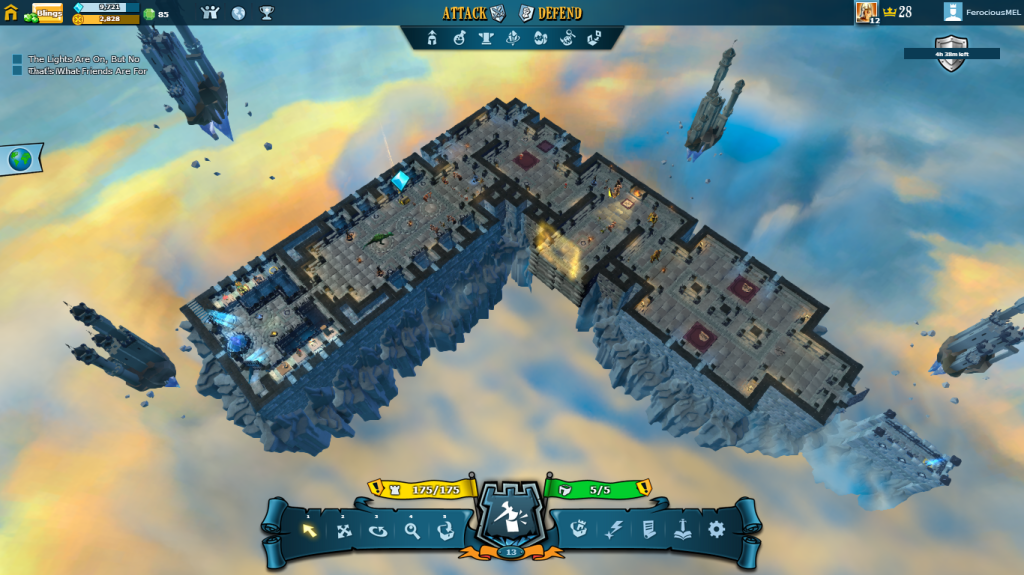Open the anvil crafting category
Image resolution: width=1024 pixels, height=575 pixels.
click(x=486, y=38)
